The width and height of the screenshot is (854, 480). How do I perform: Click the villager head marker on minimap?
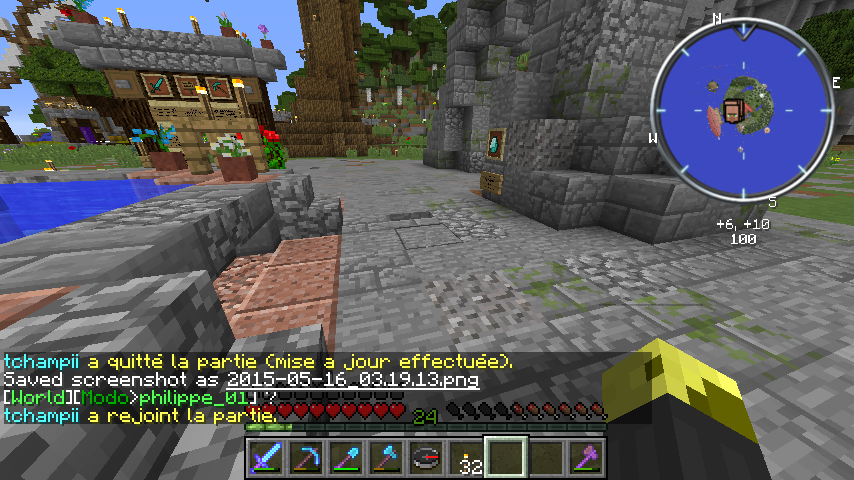[735, 111]
